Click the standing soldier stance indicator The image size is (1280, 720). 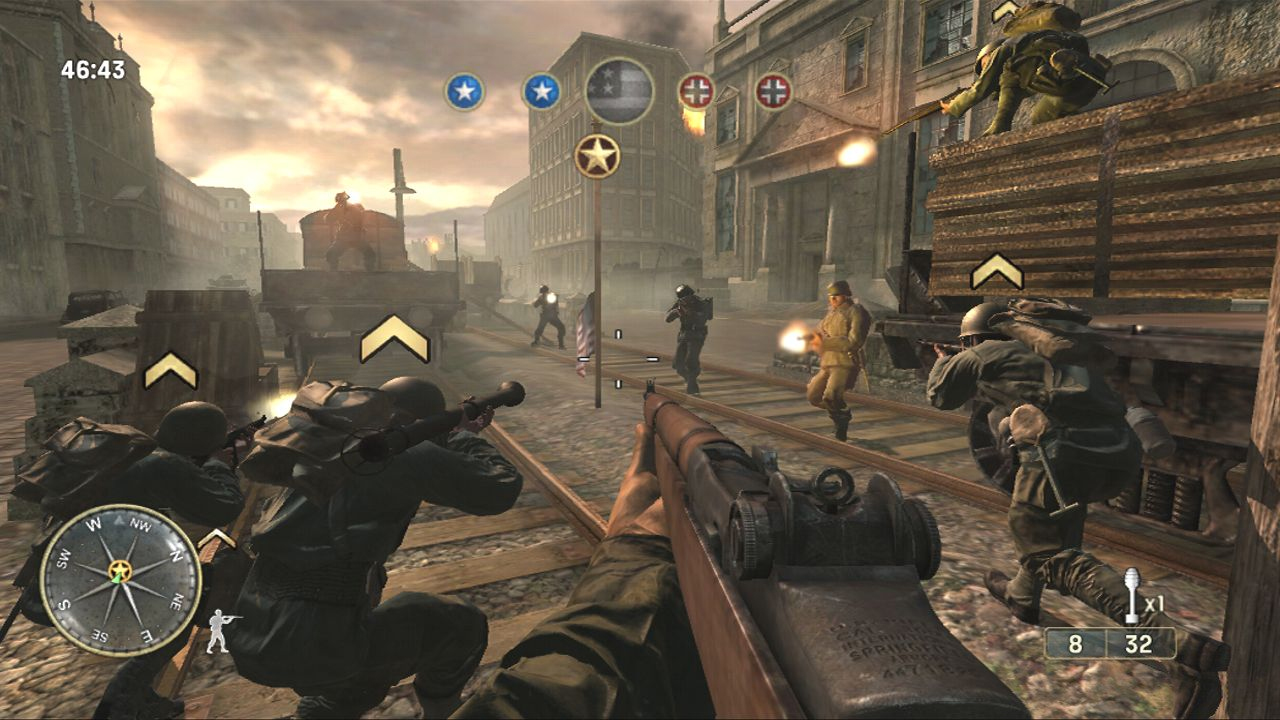[x=217, y=630]
